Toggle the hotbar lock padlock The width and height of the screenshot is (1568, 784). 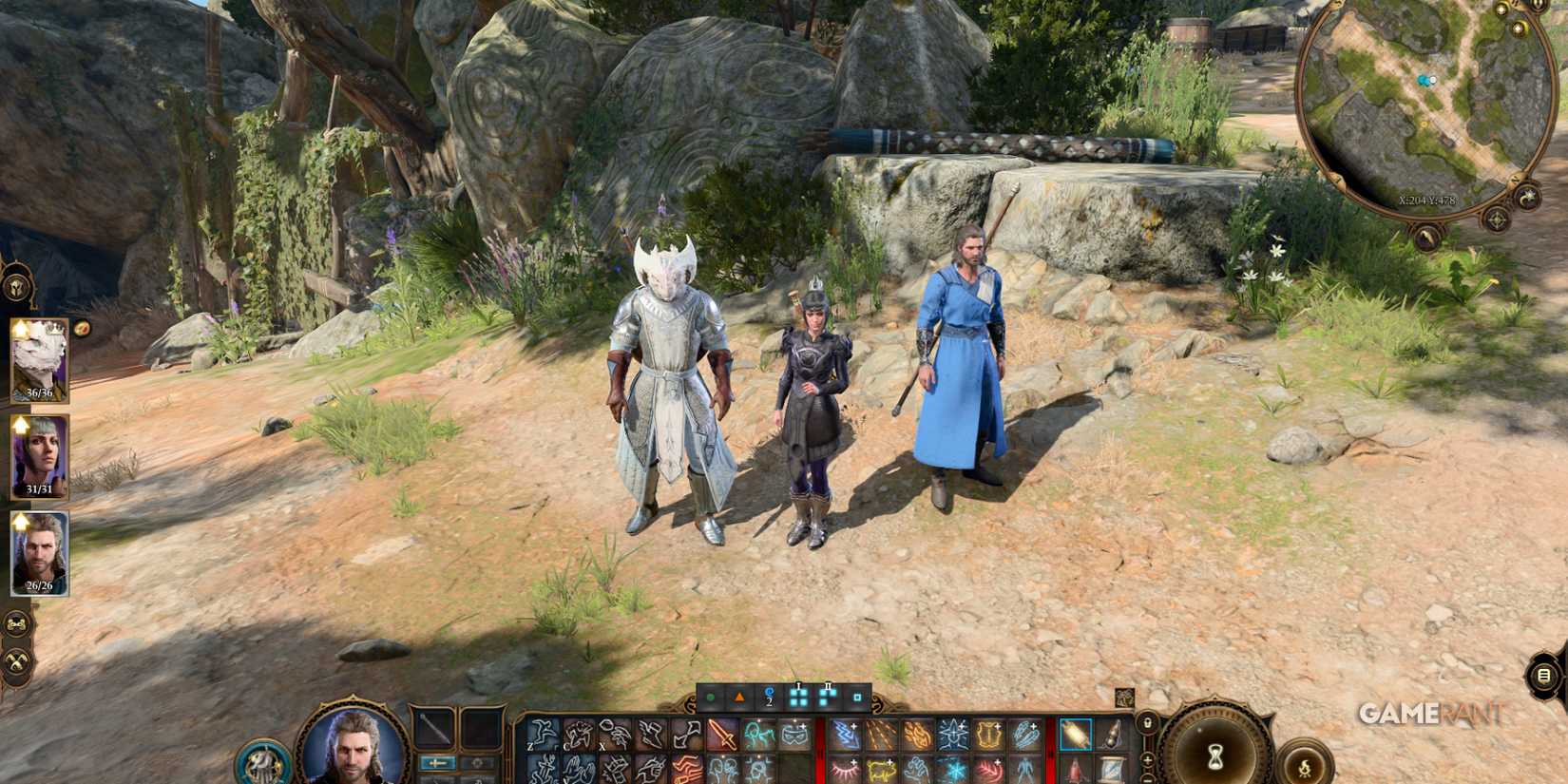tap(1148, 723)
